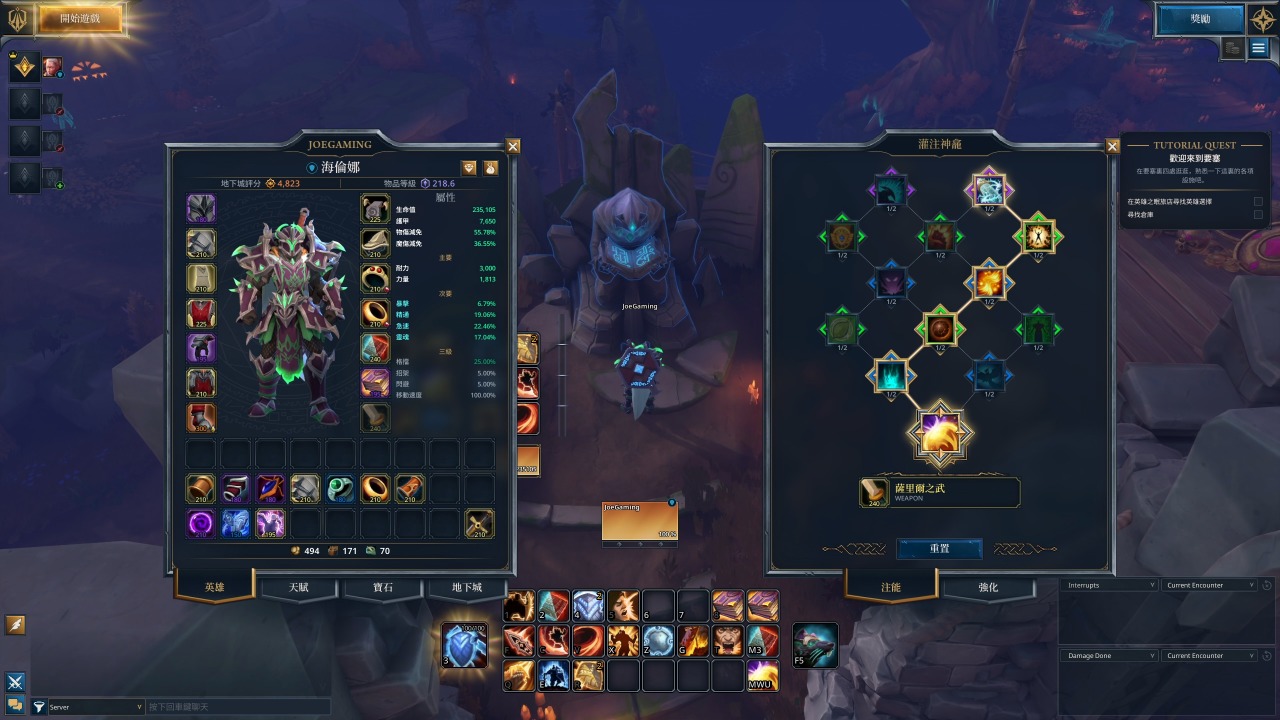This screenshot has height=720, width=1280.
Task: Select the large flaming fist shrine node
Action: pyautogui.click(x=940, y=434)
